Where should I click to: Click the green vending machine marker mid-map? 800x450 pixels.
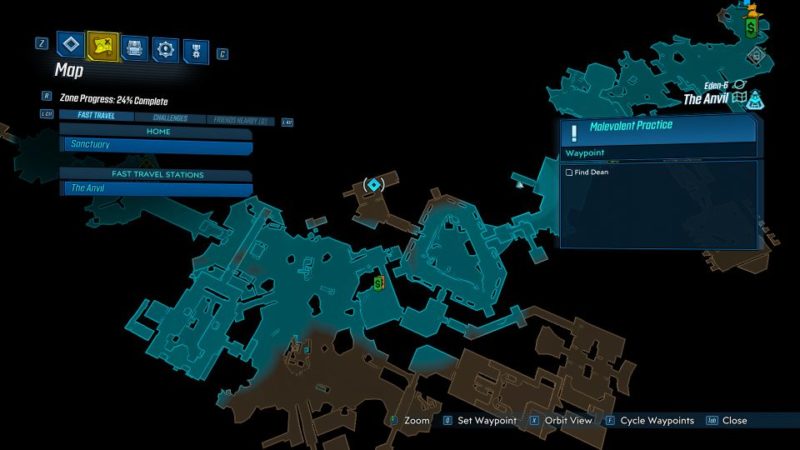[379, 284]
